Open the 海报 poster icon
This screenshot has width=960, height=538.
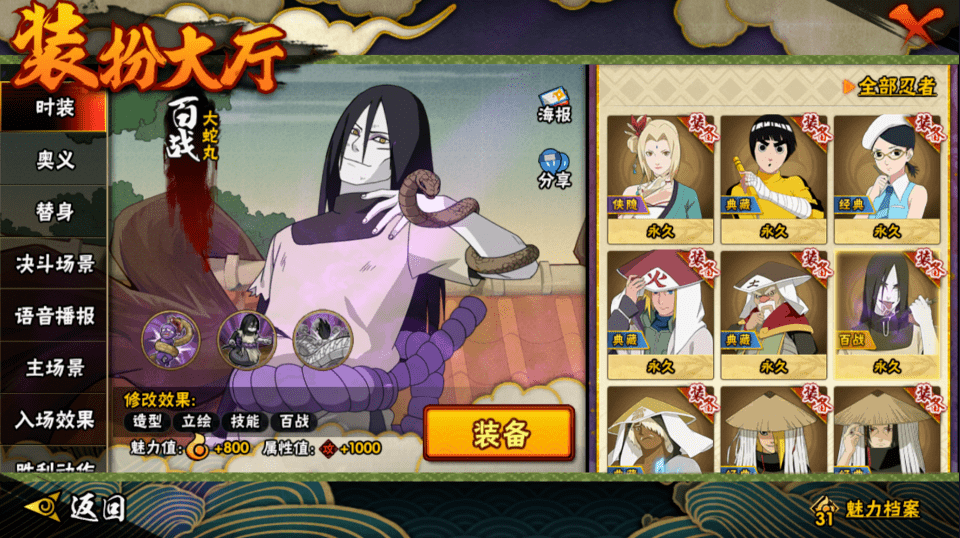(554, 105)
